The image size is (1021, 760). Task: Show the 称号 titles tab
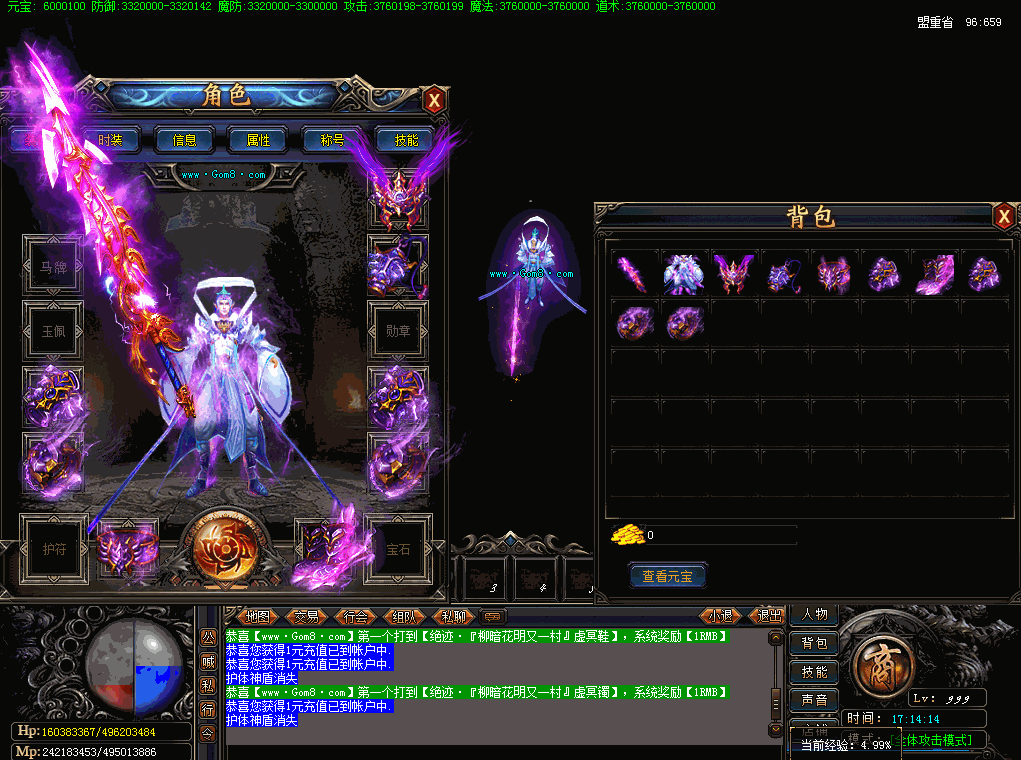click(332, 140)
